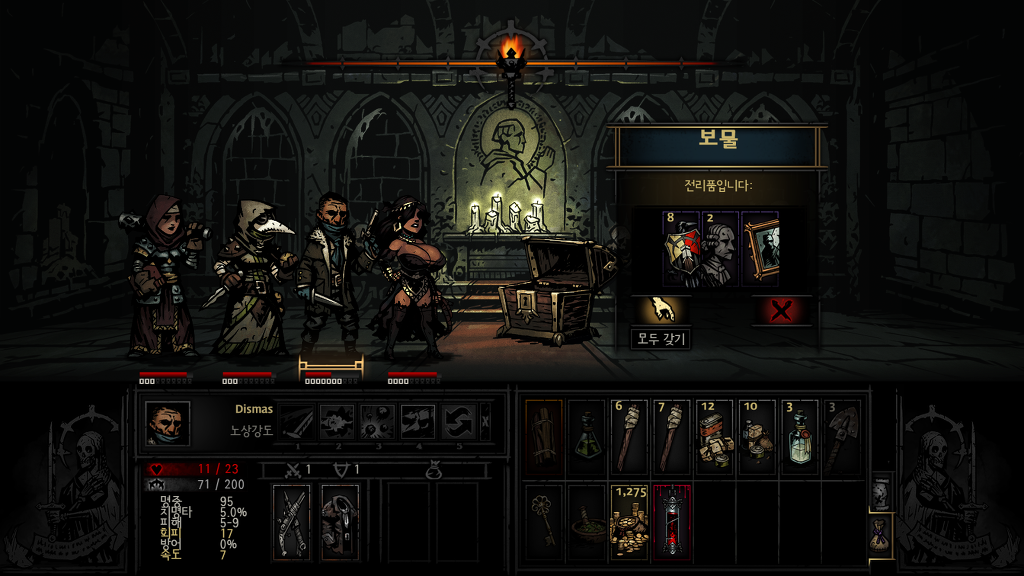The width and height of the screenshot is (1024, 576).
Task: Take all loot with the hand button
Action: coord(660,310)
